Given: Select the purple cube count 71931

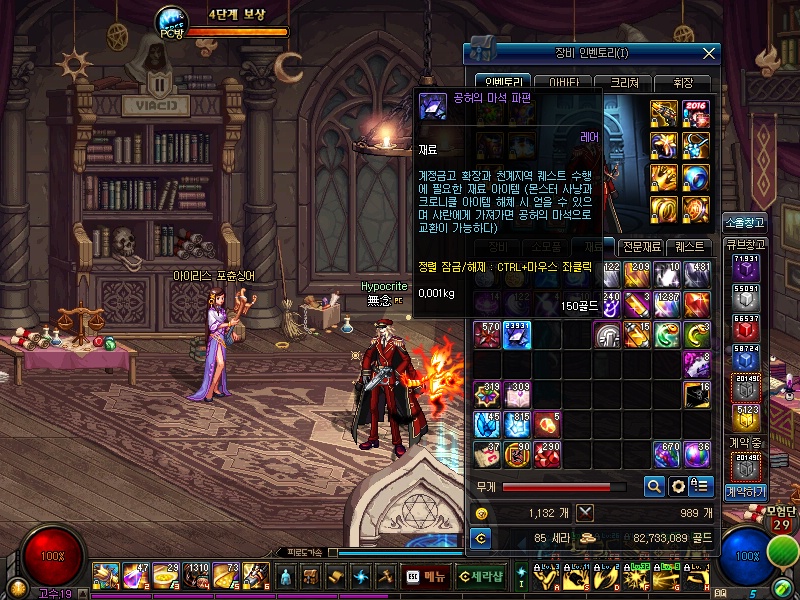Looking at the screenshot, I should coord(745,269).
